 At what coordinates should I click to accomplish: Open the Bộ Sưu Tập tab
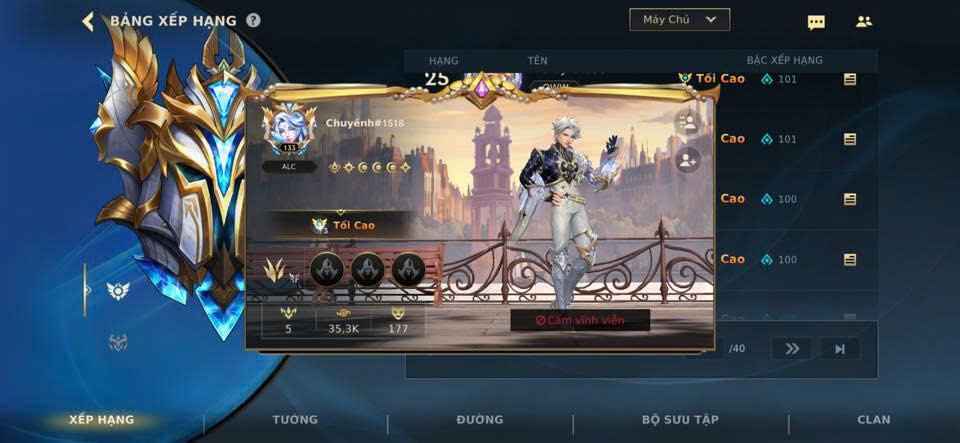680,420
